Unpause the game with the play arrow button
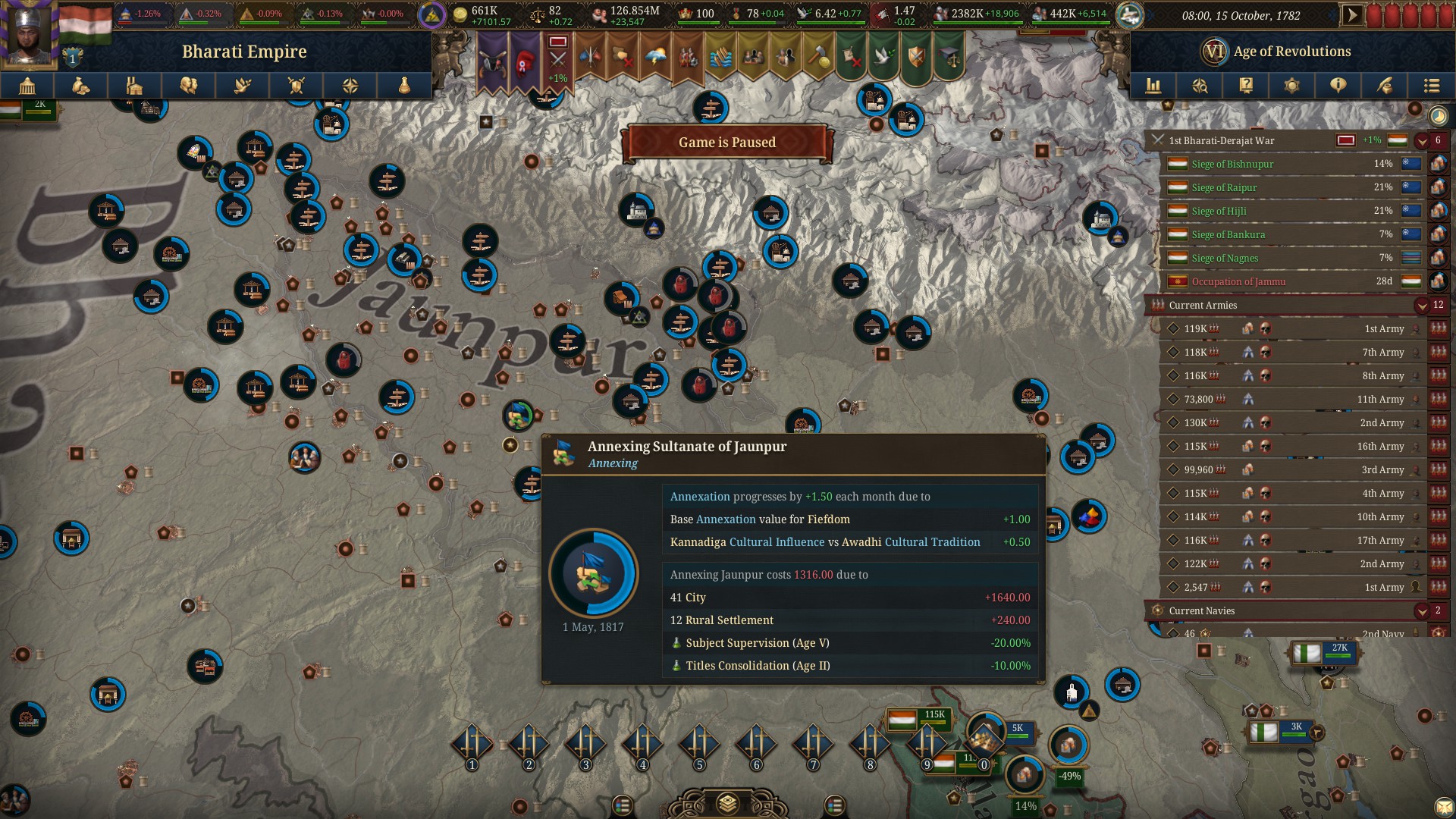Image resolution: width=1456 pixels, height=819 pixels. click(x=1352, y=15)
